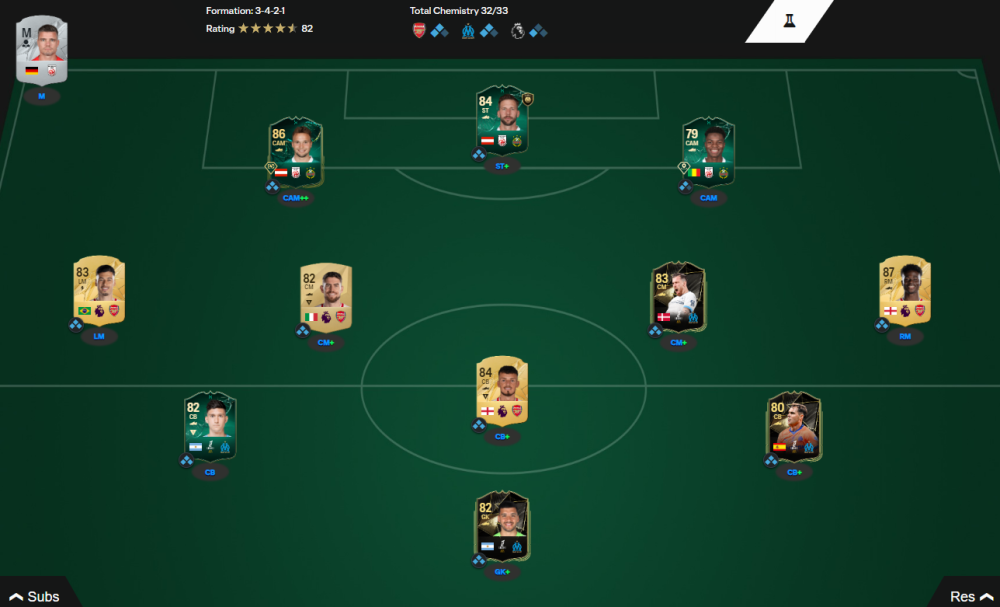
Task: Choose the 80-rated Spanish centre-back card
Action: click(794, 425)
